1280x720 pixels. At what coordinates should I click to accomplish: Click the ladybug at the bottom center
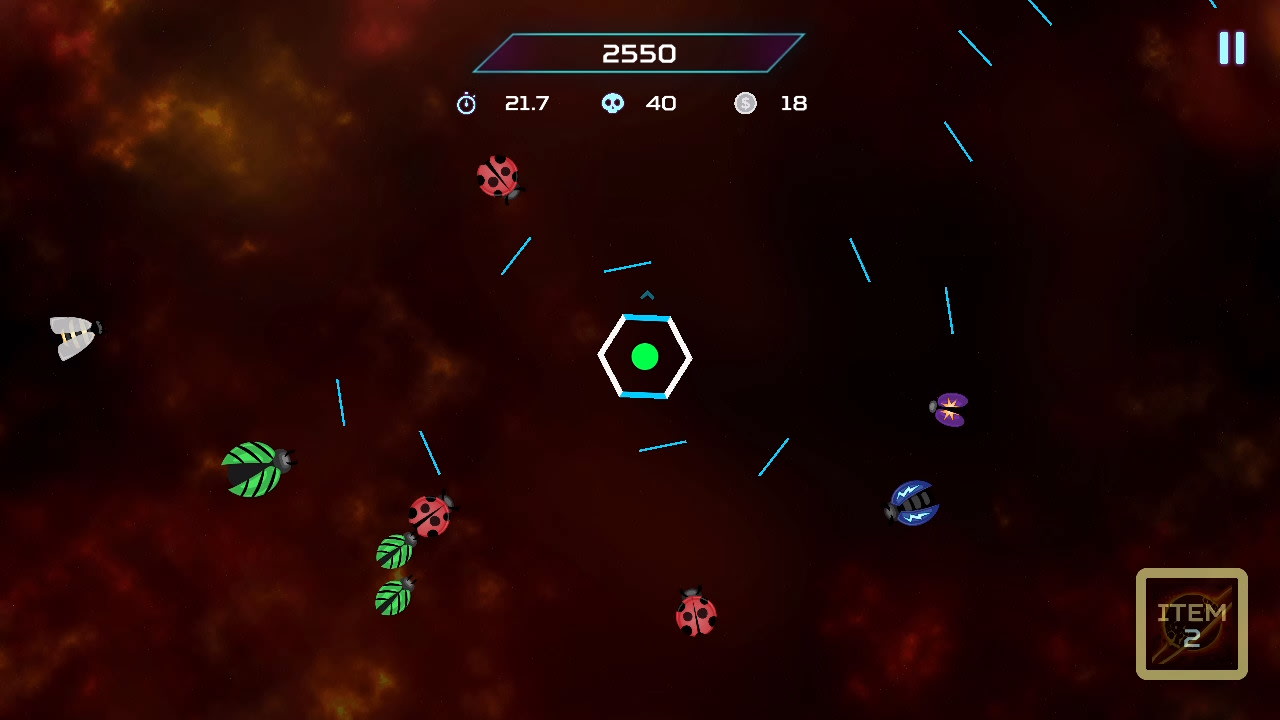point(696,616)
